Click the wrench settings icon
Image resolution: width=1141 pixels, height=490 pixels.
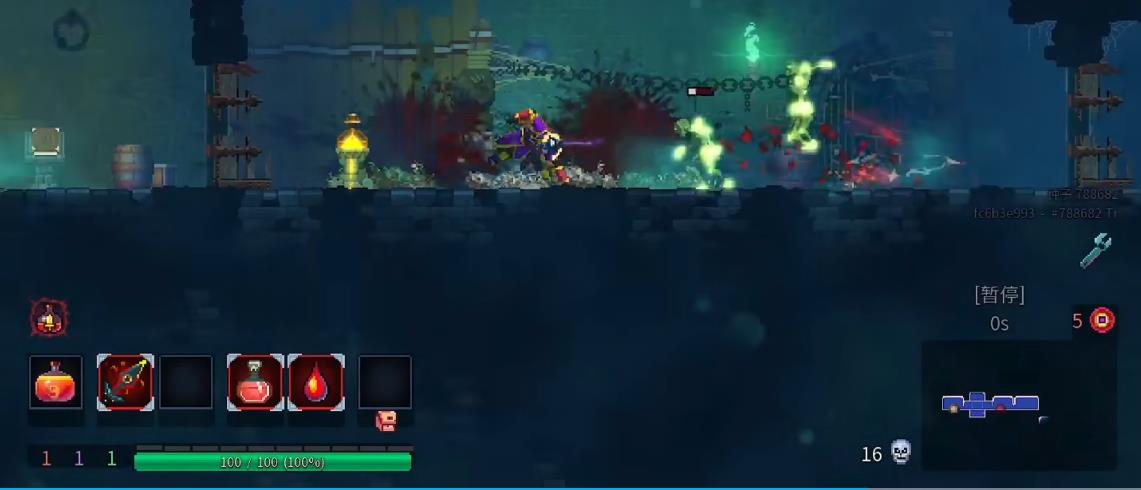click(1096, 251)
